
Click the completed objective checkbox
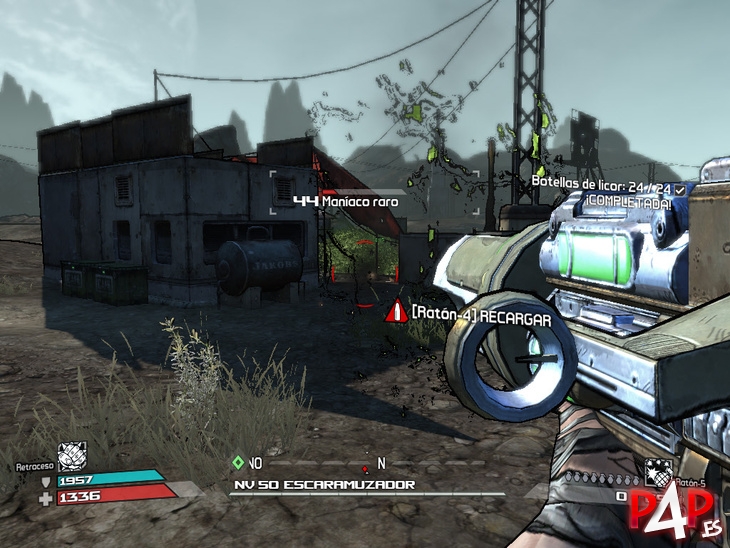(x=680, y=188)
